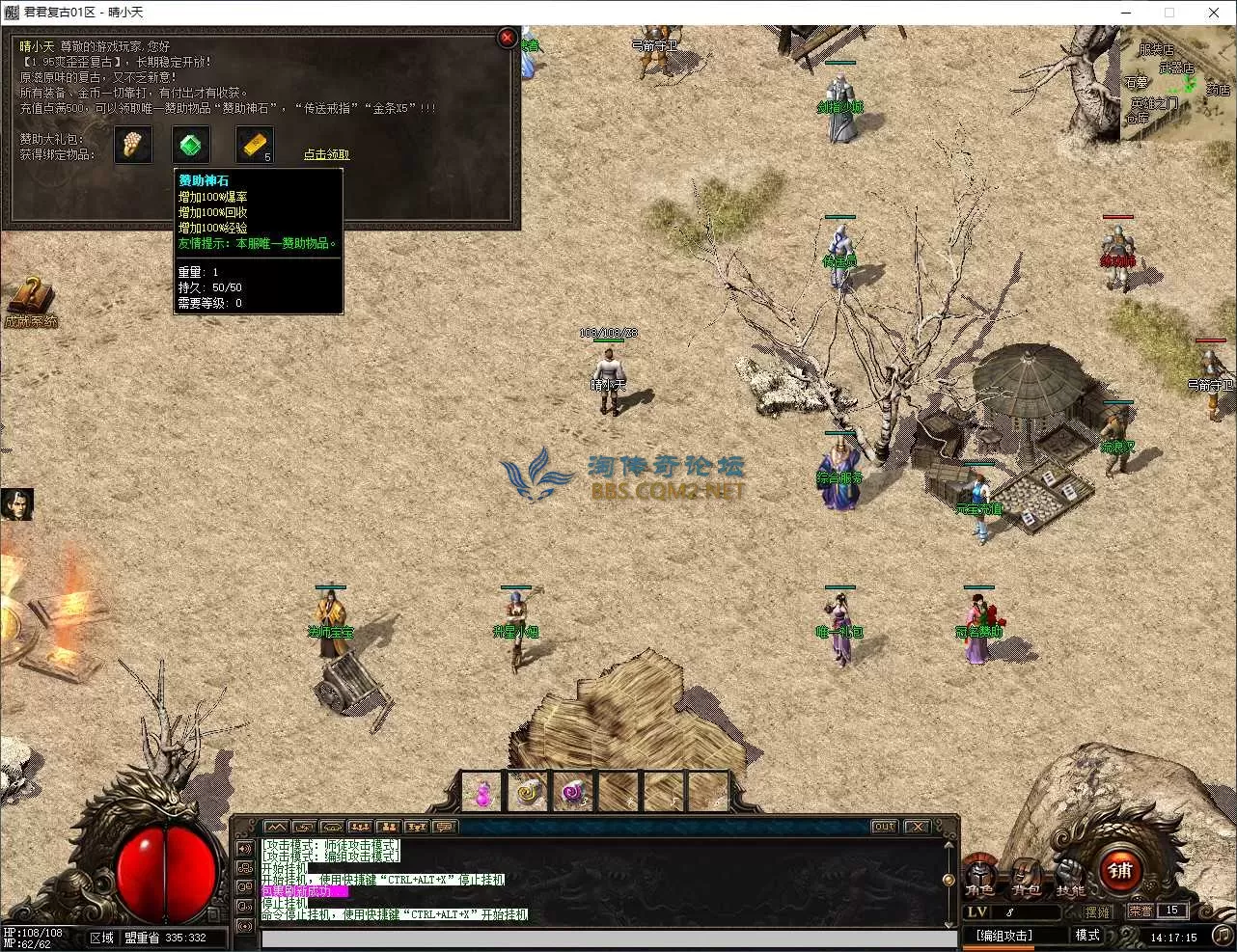
Task: Open the minimap
Action: click(x=1176, y=85)
